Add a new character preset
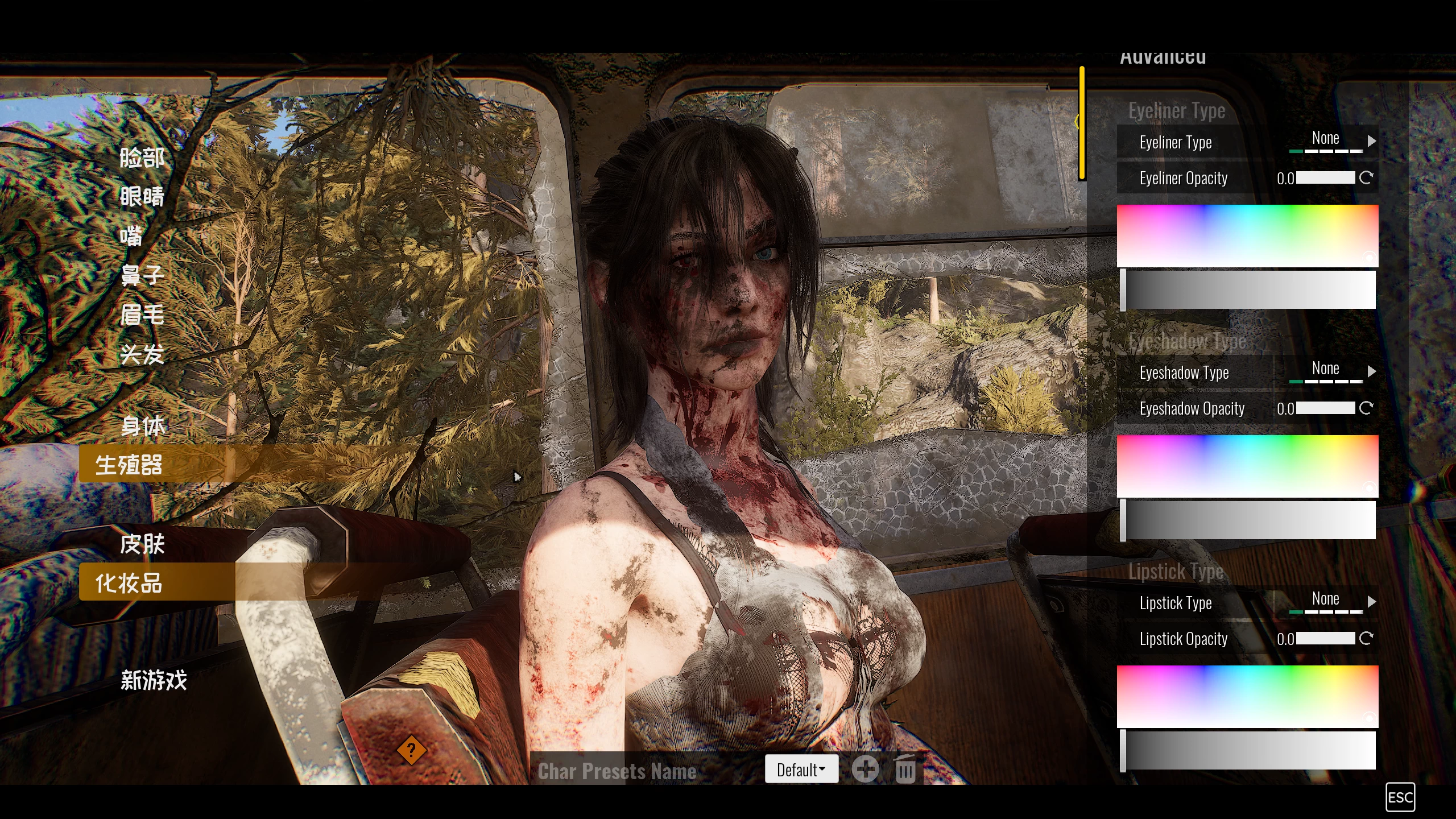The image size is (1456, 819). click(x=866, y=770)
